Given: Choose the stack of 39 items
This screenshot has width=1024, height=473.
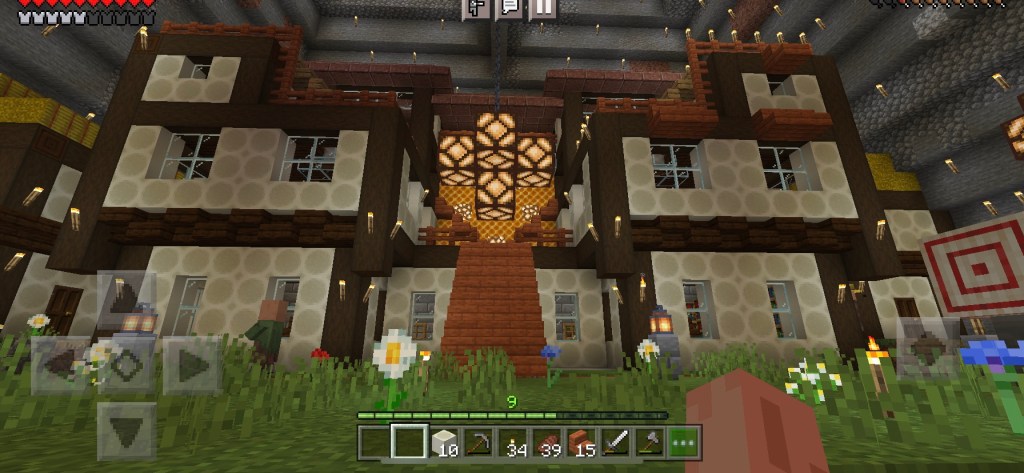Looking at the screenshot, I should tap(547, 439).
